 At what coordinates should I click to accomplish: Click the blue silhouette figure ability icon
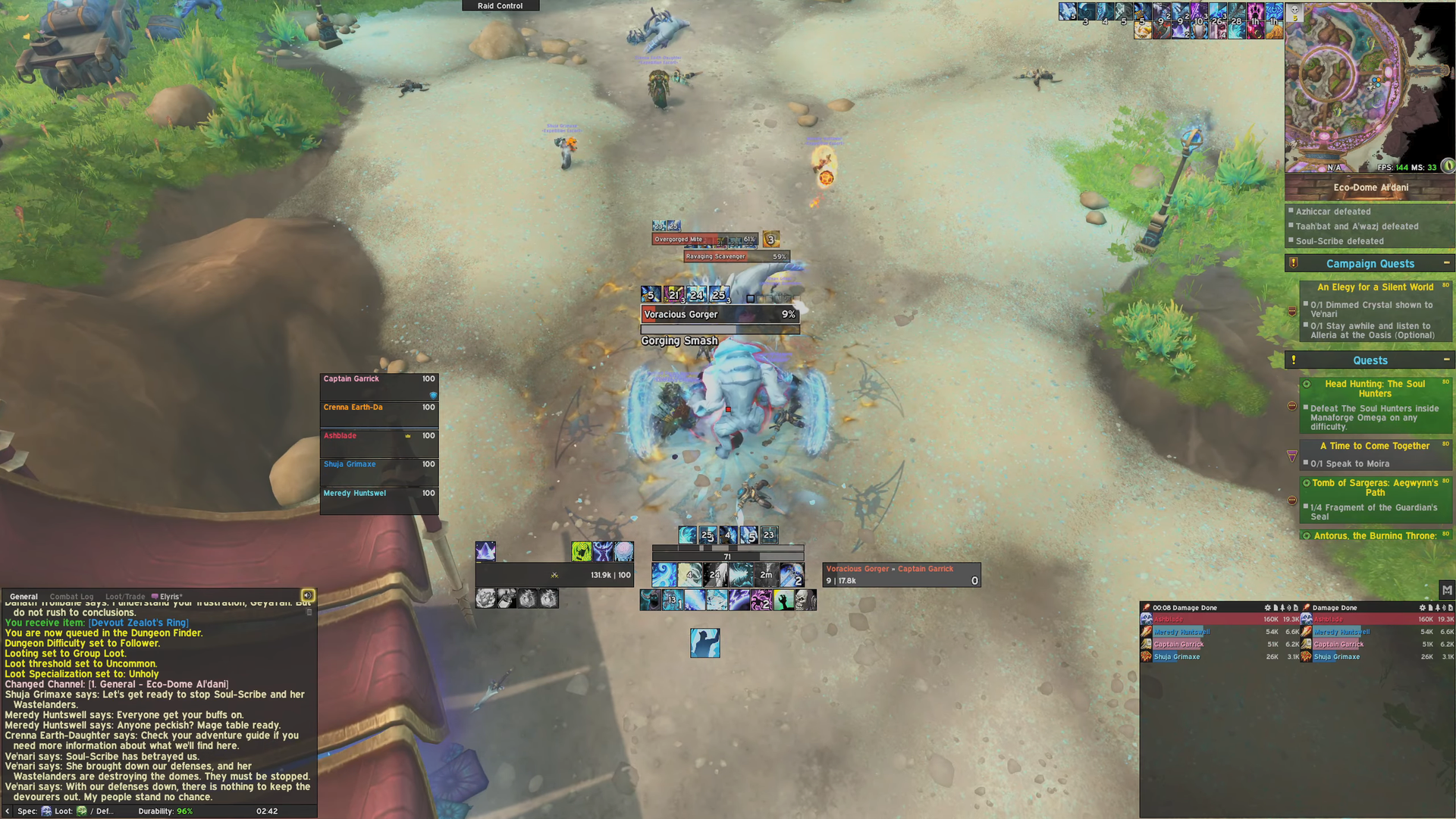coord(704,642)
